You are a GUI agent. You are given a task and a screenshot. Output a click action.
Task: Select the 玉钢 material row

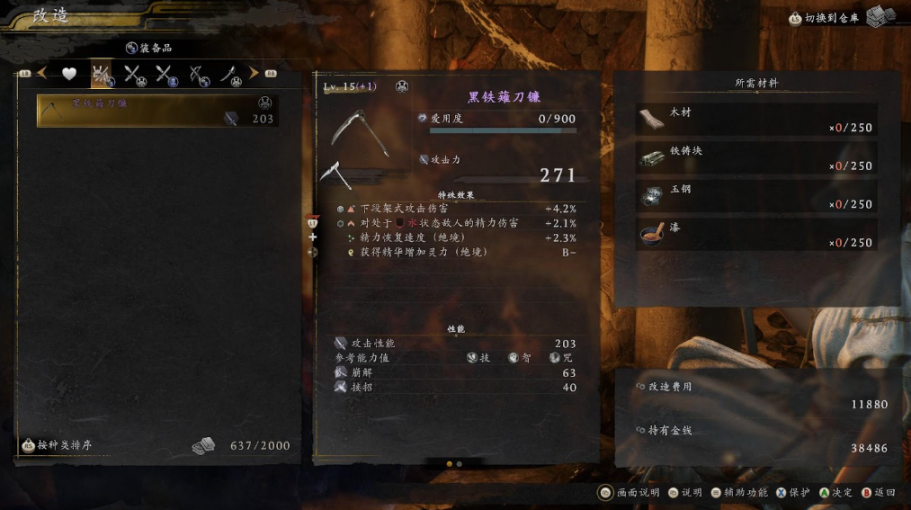pos(757,196)
